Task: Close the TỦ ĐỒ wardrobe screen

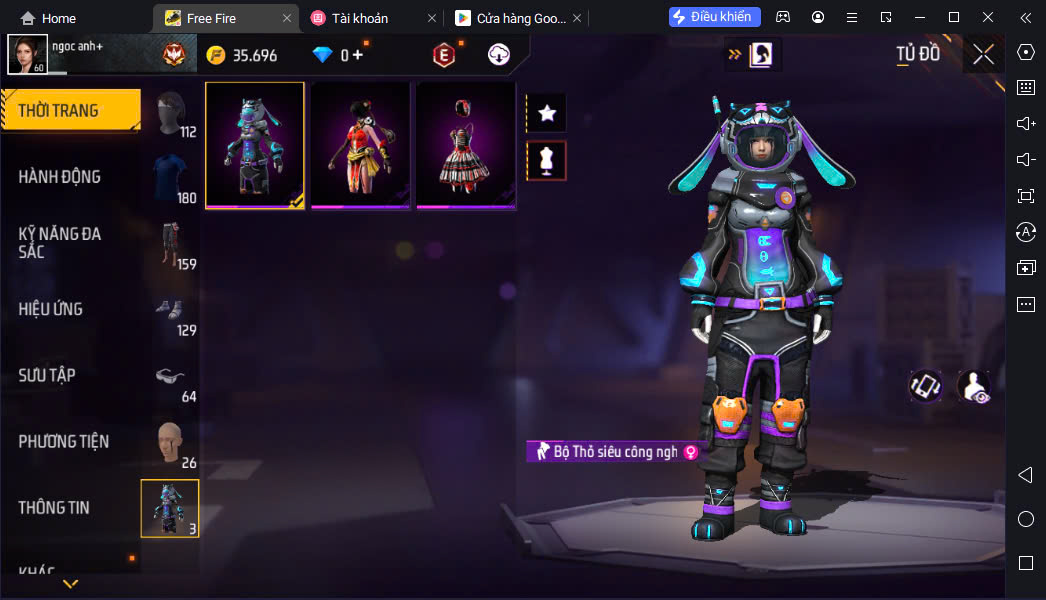Action: 983,54
